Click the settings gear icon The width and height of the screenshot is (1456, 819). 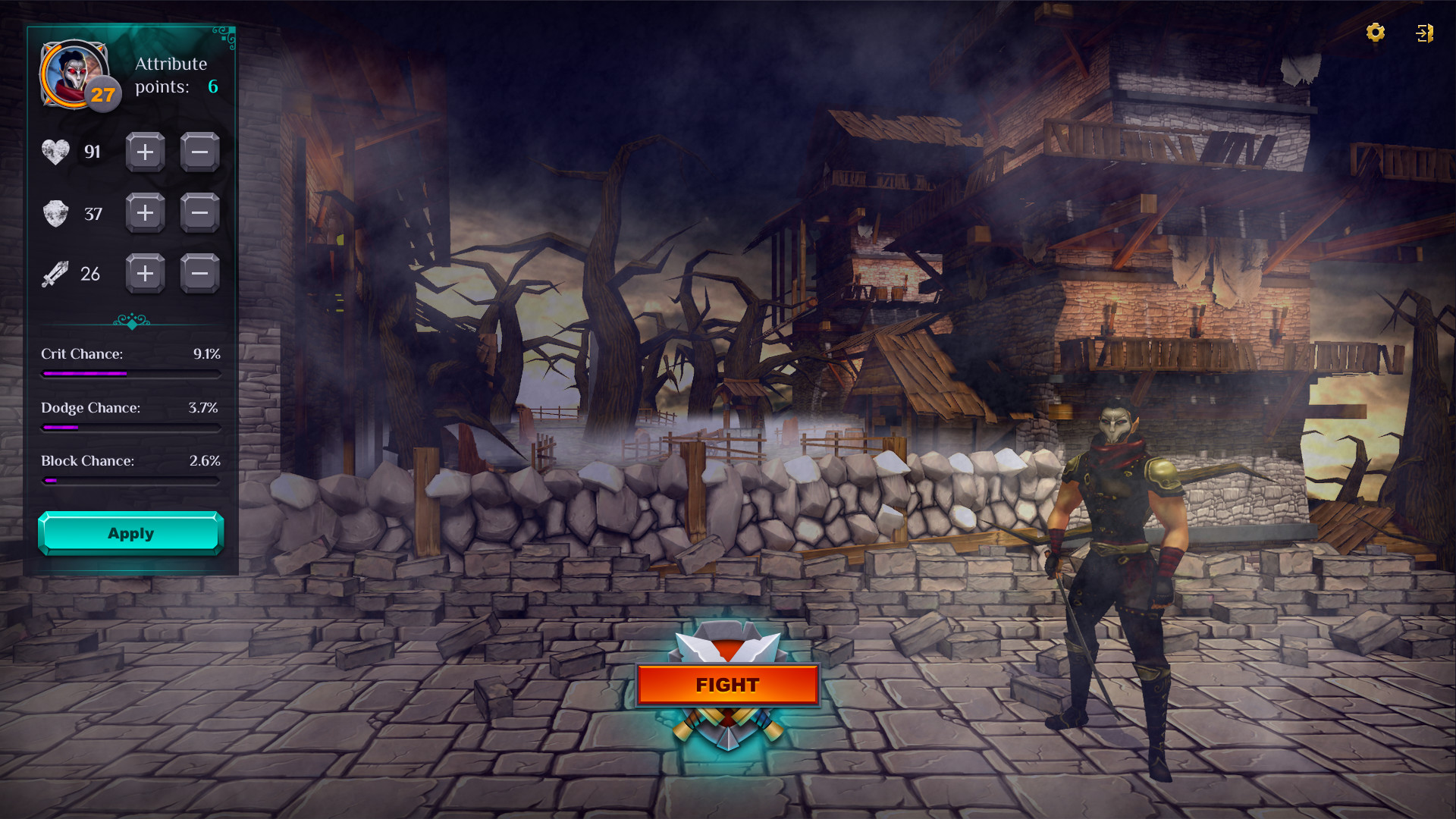1376,33
